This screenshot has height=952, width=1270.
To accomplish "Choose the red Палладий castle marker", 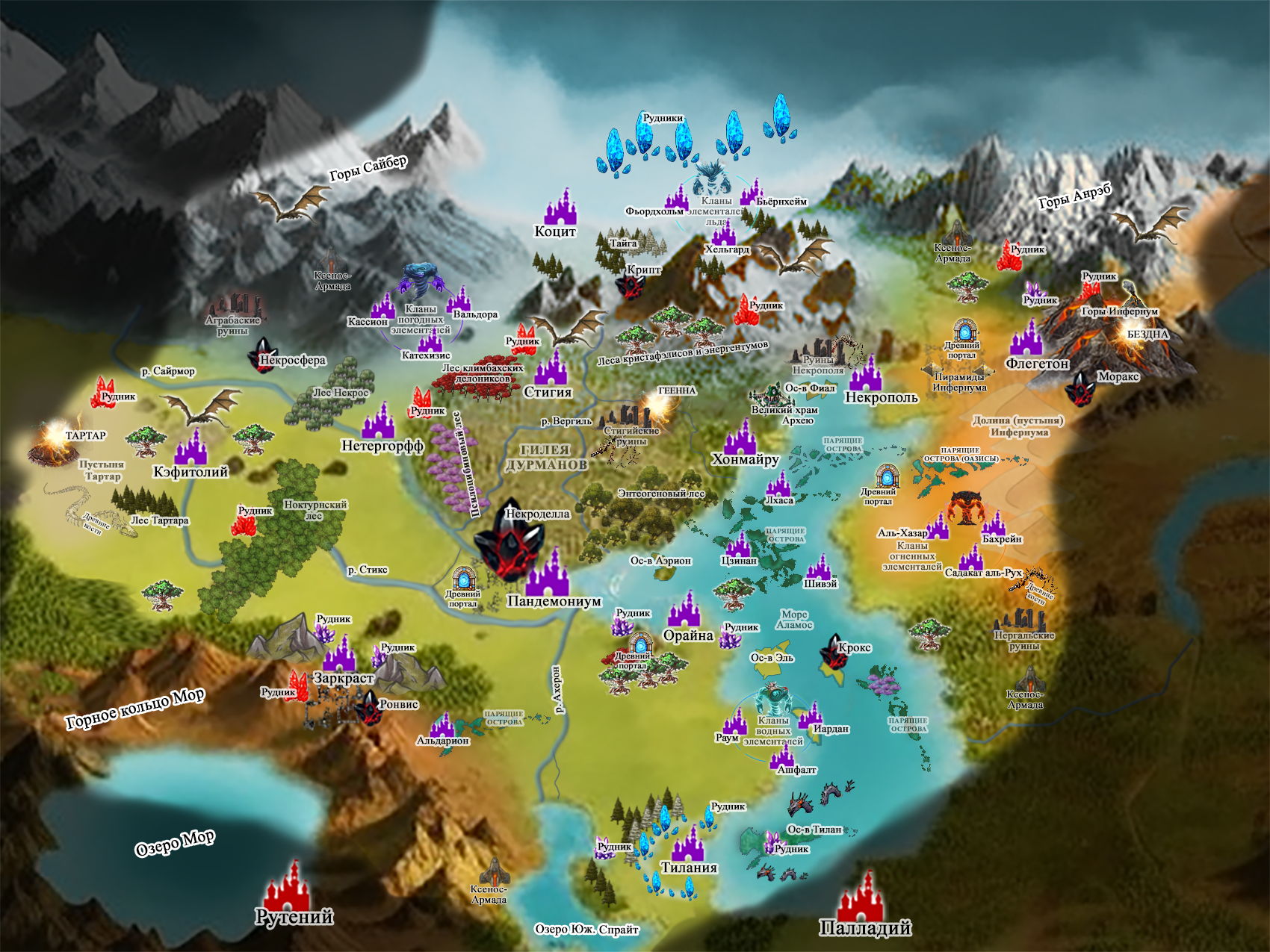I will (x=861, y=897).
